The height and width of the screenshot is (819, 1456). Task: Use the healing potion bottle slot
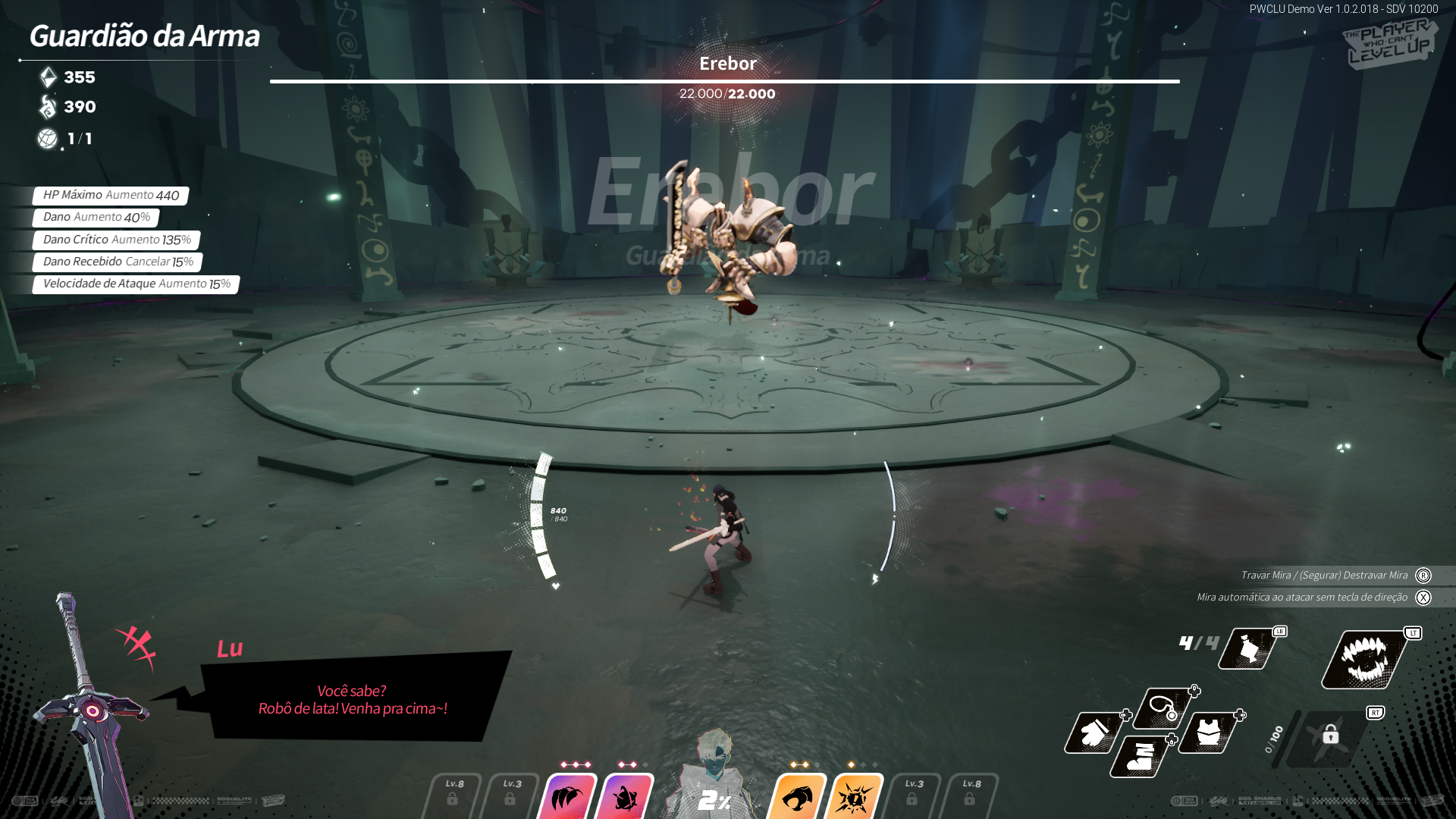click(x=1249, y=649)
